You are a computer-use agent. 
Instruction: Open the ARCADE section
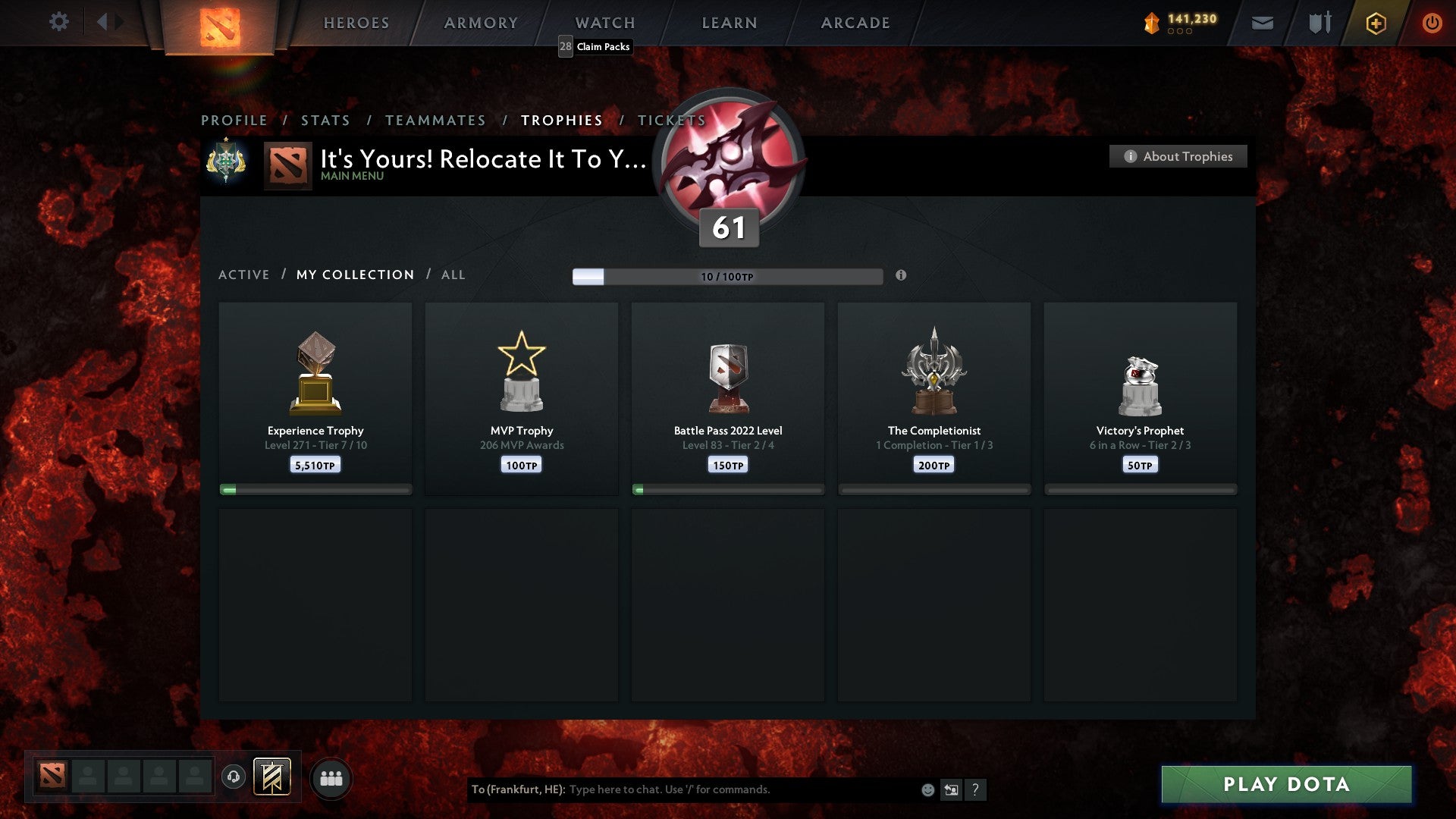[854, 23]
